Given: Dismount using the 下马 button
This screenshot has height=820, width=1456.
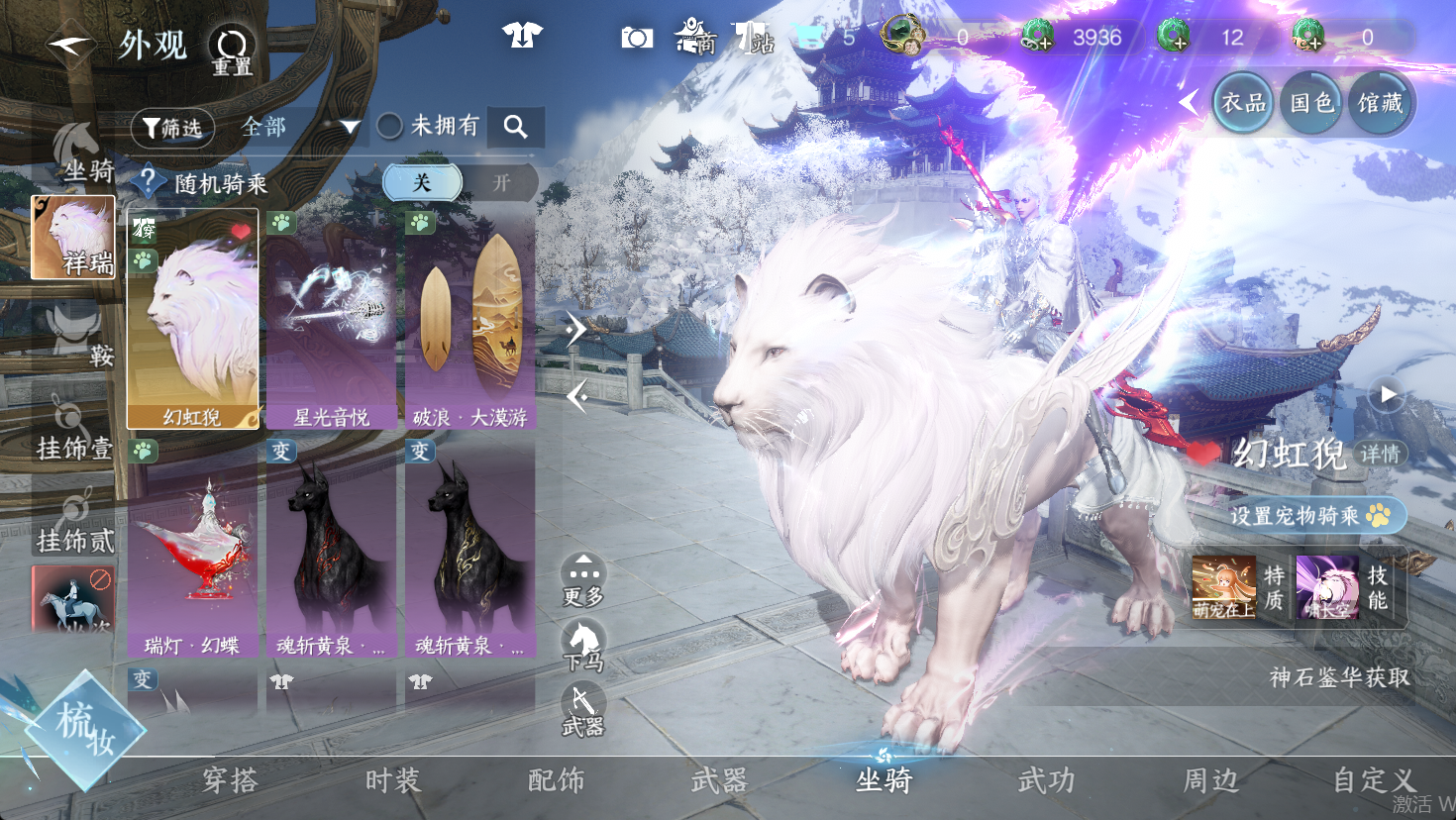Looking at the screenshot, I should 583,645.
